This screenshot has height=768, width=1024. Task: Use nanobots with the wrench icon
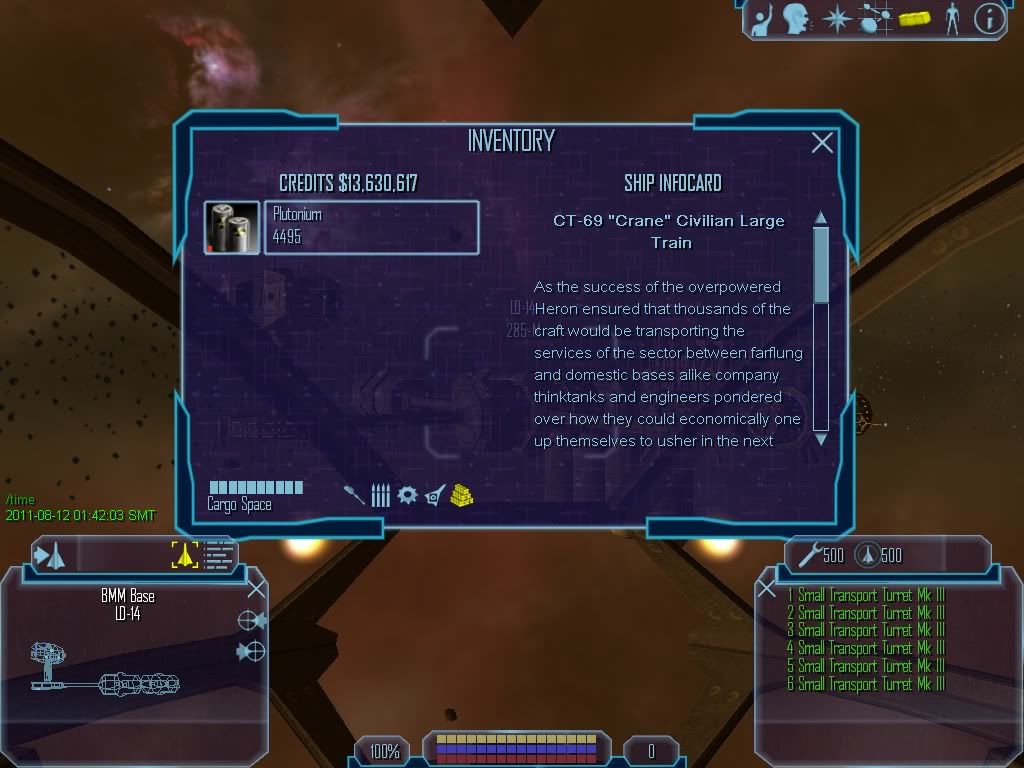click(x=805, y=556)
